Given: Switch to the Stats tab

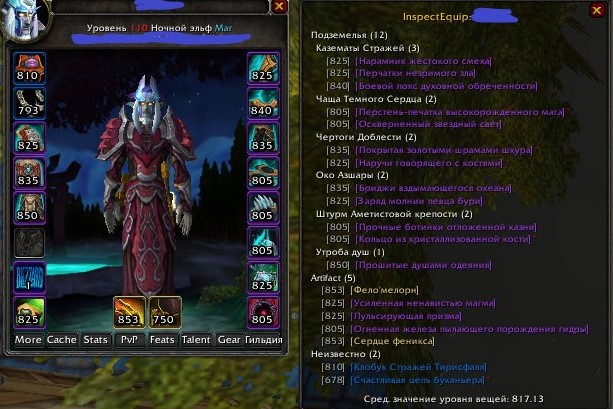Looking at the screenshot, I should tap(96, 340).
